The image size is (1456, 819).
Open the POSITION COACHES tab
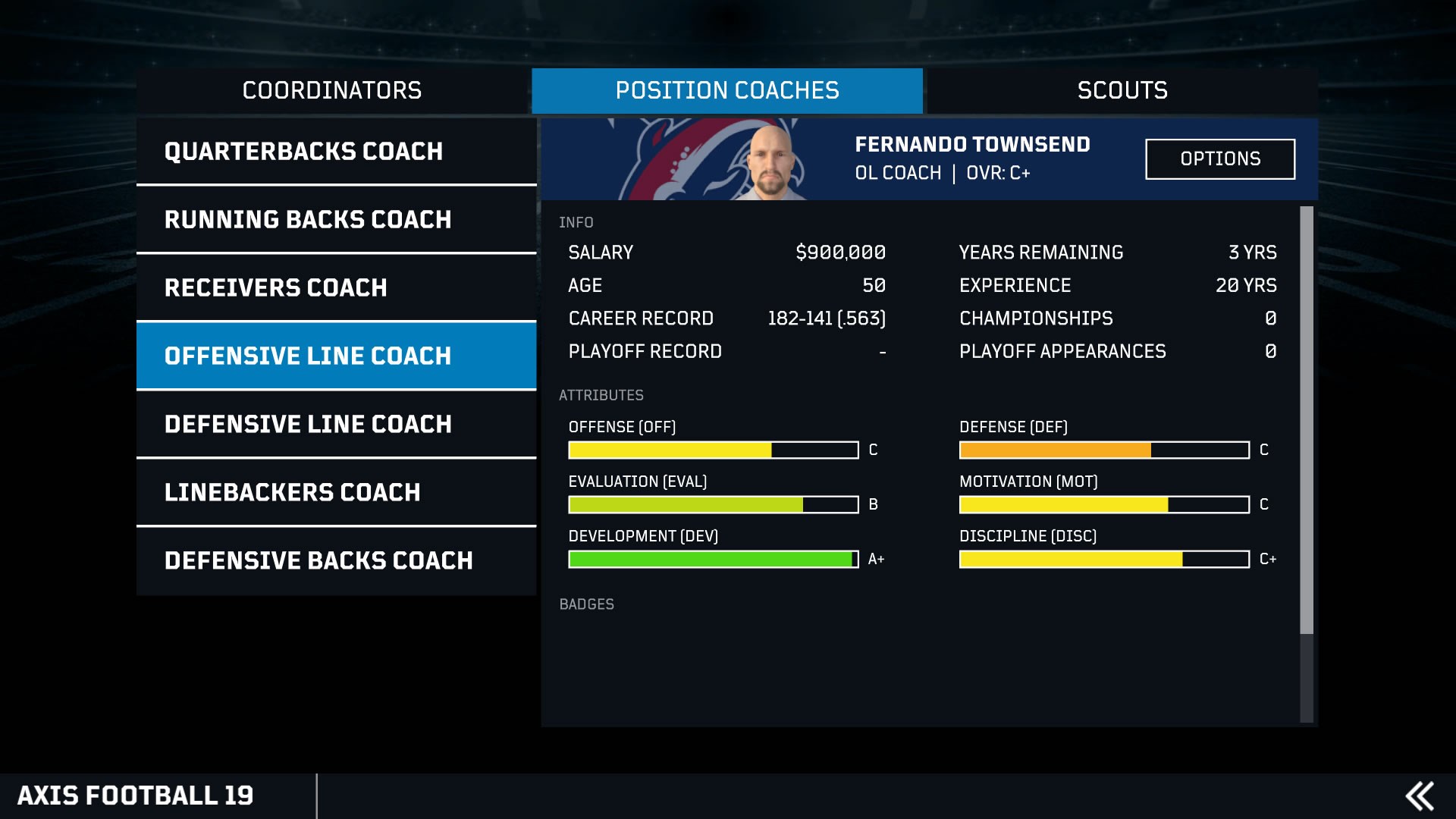coord(727,89)
